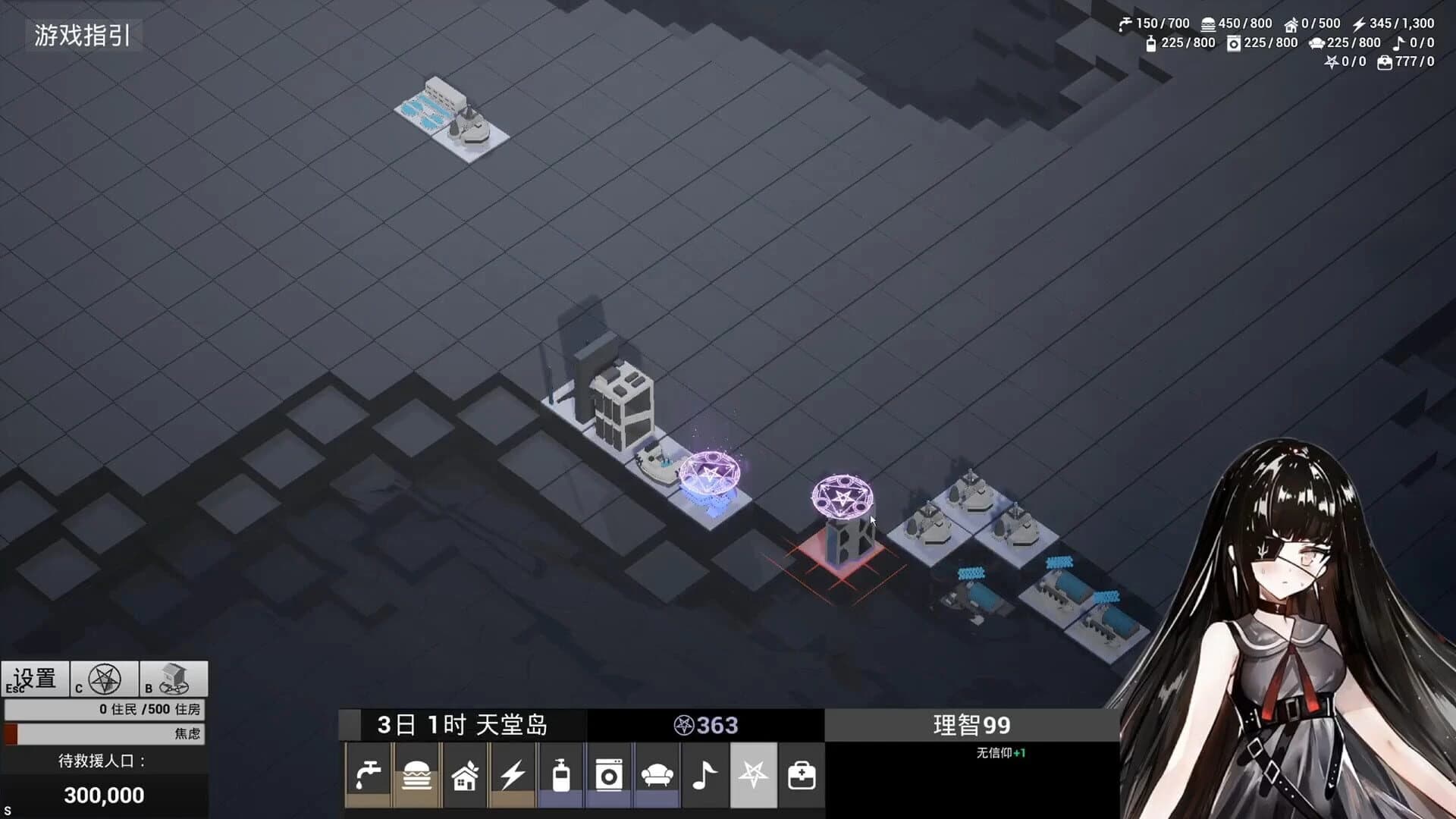Image resolution: width=1456 pixels, height=819 pixels.
Task: Click the red 焦虑 anxiety progress bar
Action: pos(104,734)
